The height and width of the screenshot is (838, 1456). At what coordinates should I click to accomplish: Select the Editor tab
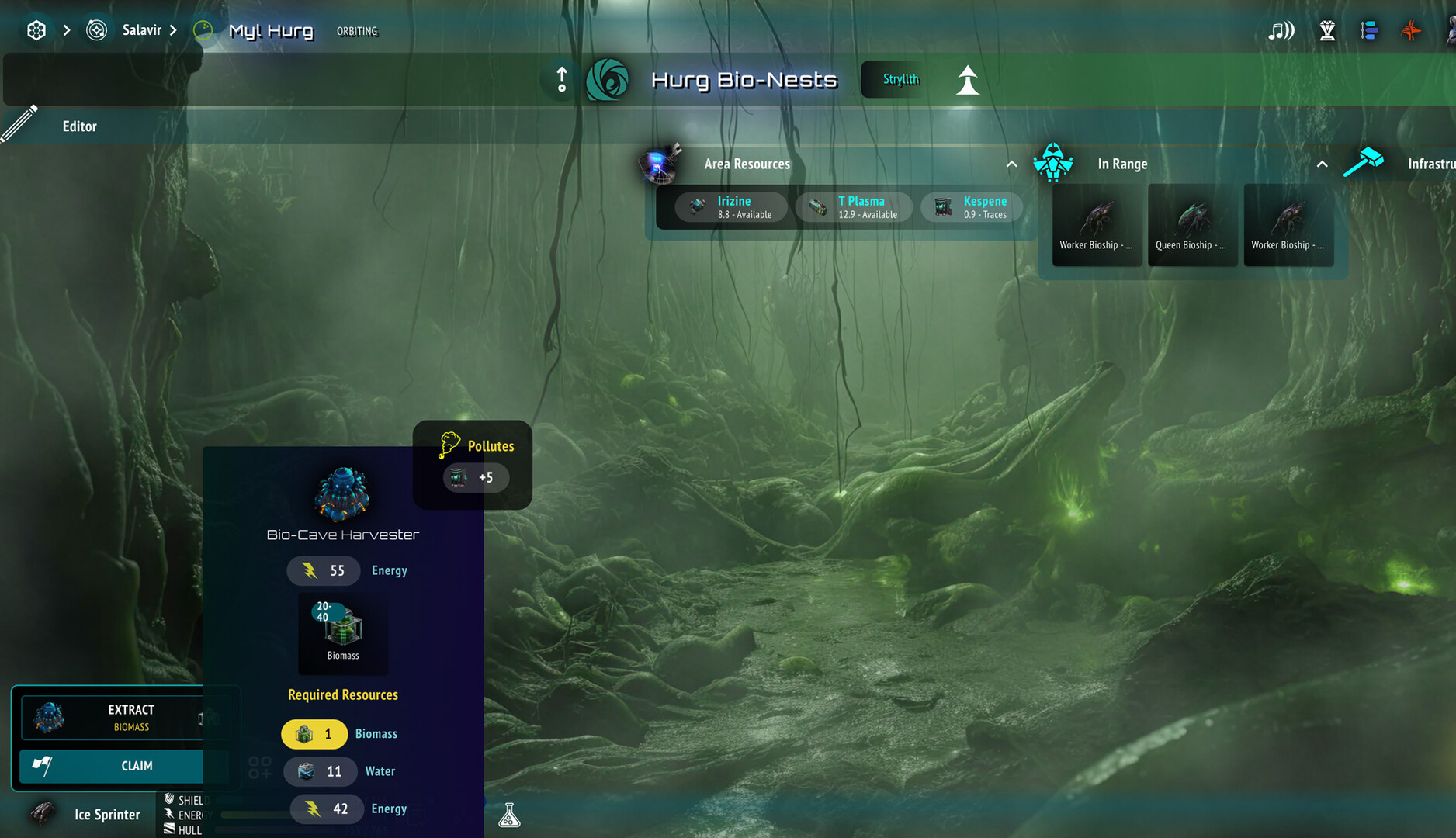point(78,126)
